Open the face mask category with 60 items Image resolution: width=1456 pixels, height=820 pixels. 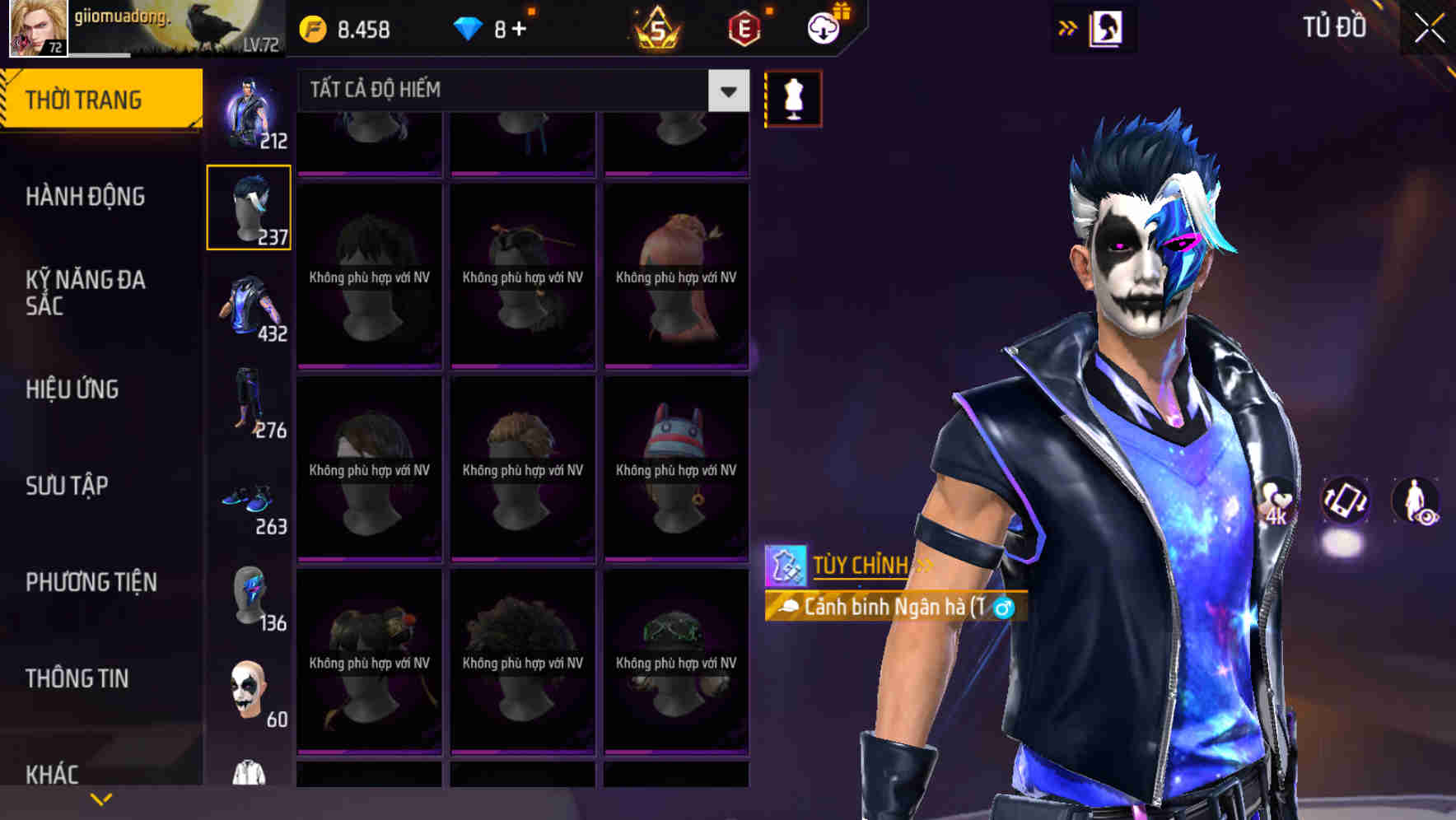pos(247,692)
